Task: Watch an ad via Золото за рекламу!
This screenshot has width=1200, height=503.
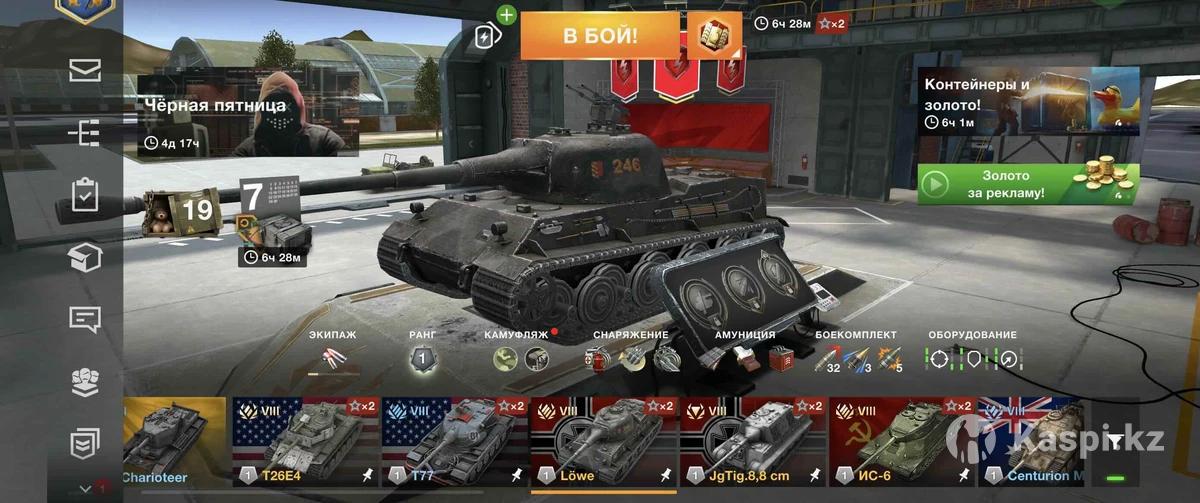Action: [x=1028, y=185]
